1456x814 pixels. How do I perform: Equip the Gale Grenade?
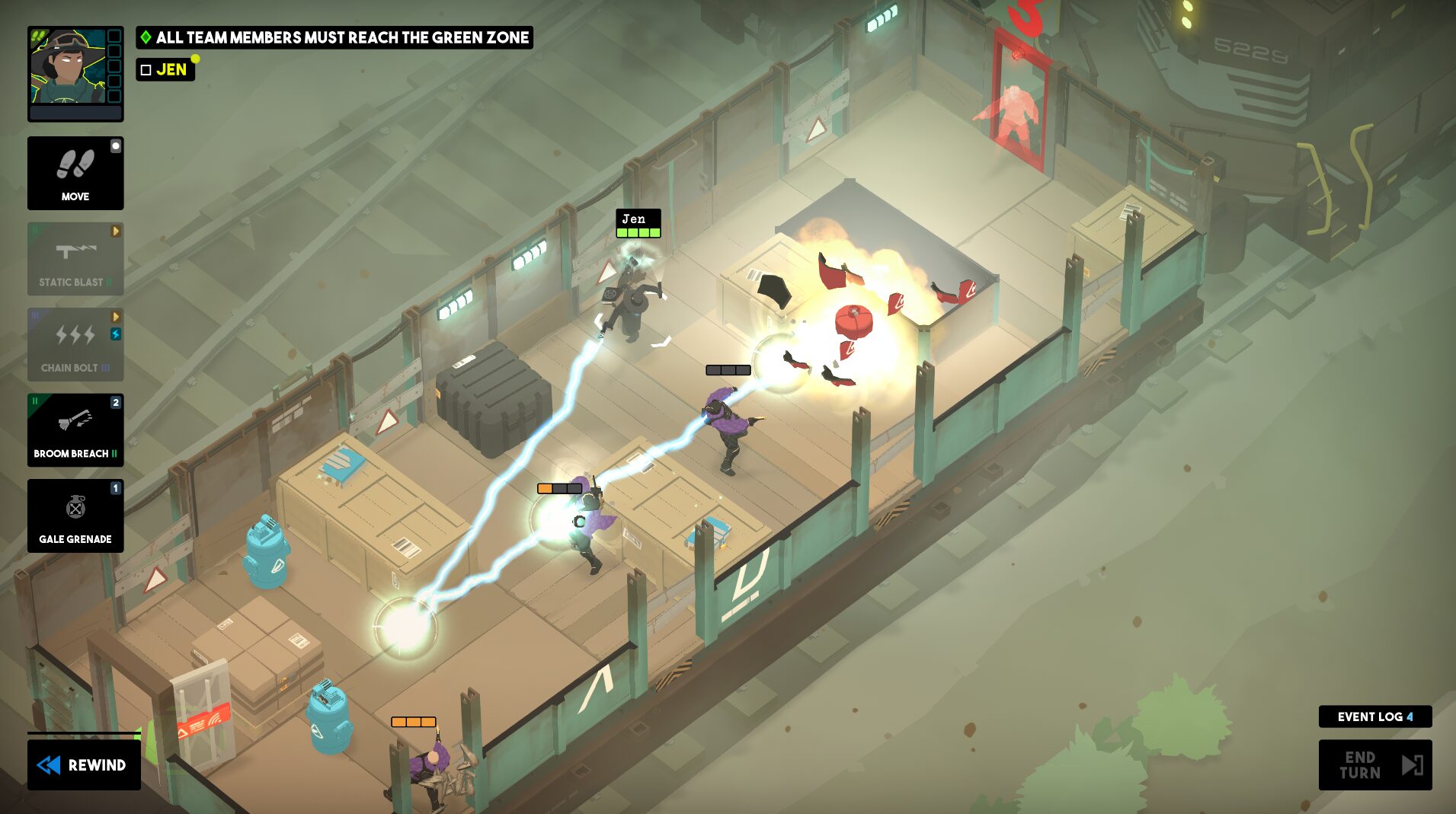(75, 516)
